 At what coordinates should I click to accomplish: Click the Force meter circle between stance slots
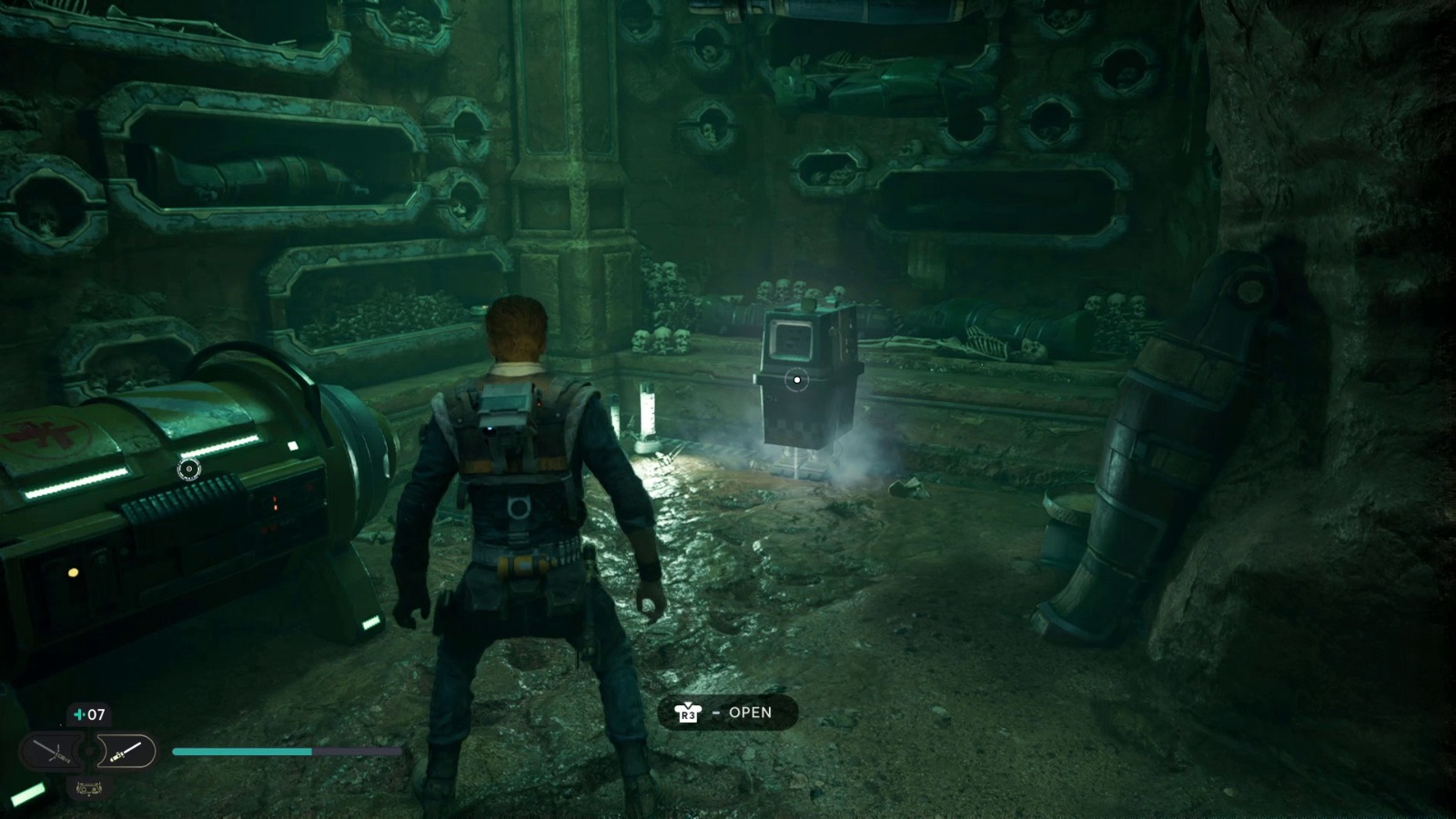(88, 751)
